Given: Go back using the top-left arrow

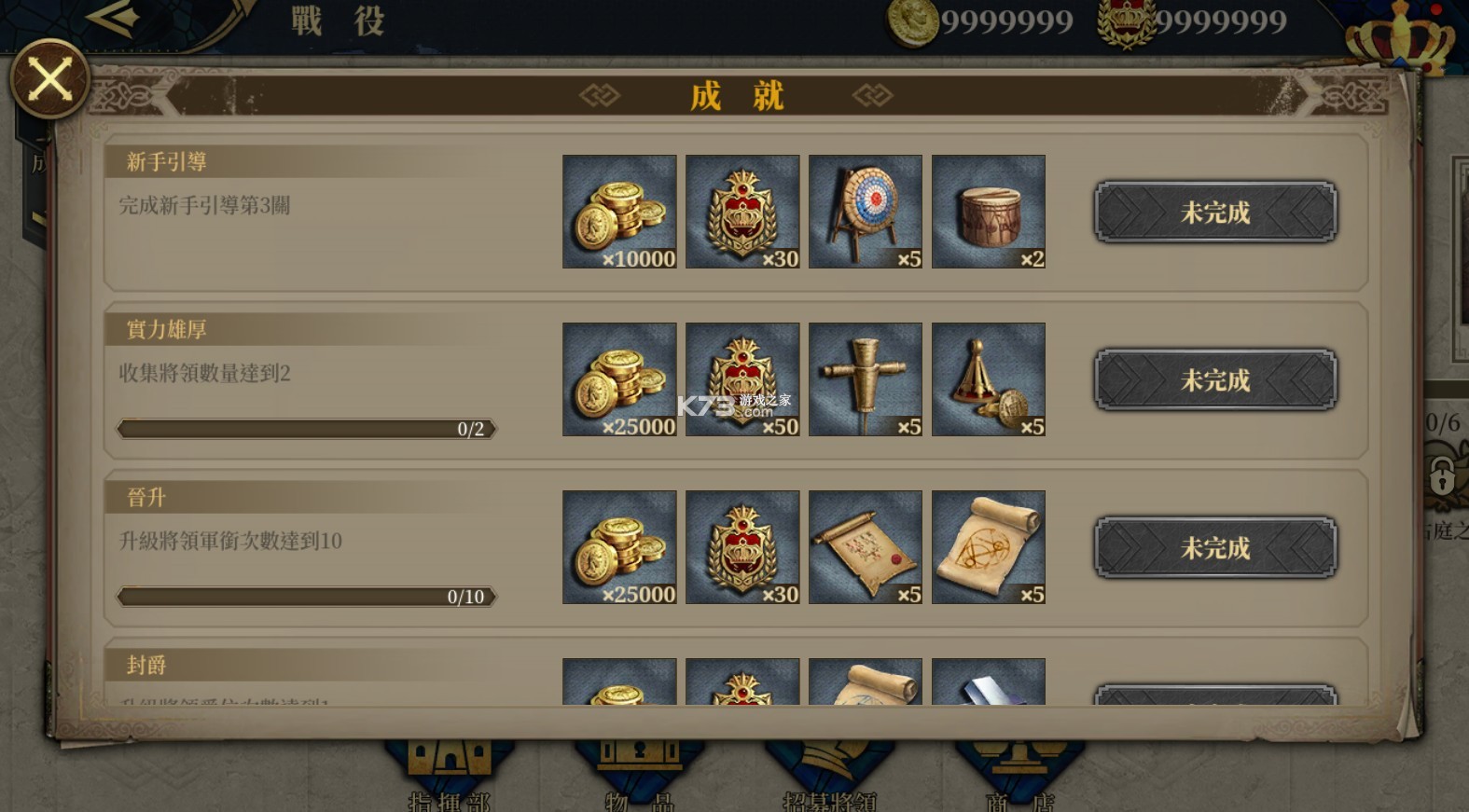Looking at the screenshot, I should tap(113, 18).
